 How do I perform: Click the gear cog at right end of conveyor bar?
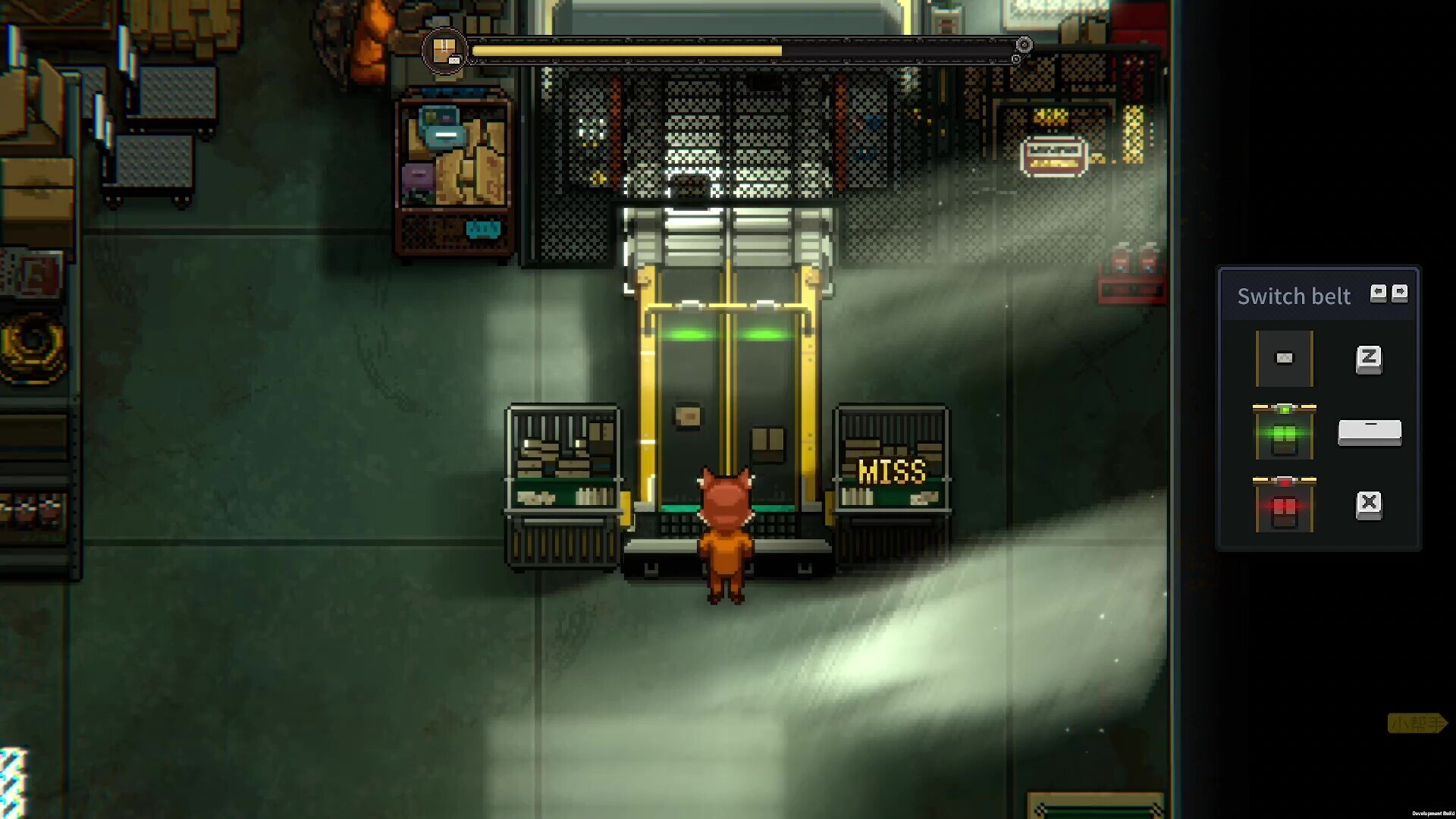pyautogui.click(x=1025, y=45)
